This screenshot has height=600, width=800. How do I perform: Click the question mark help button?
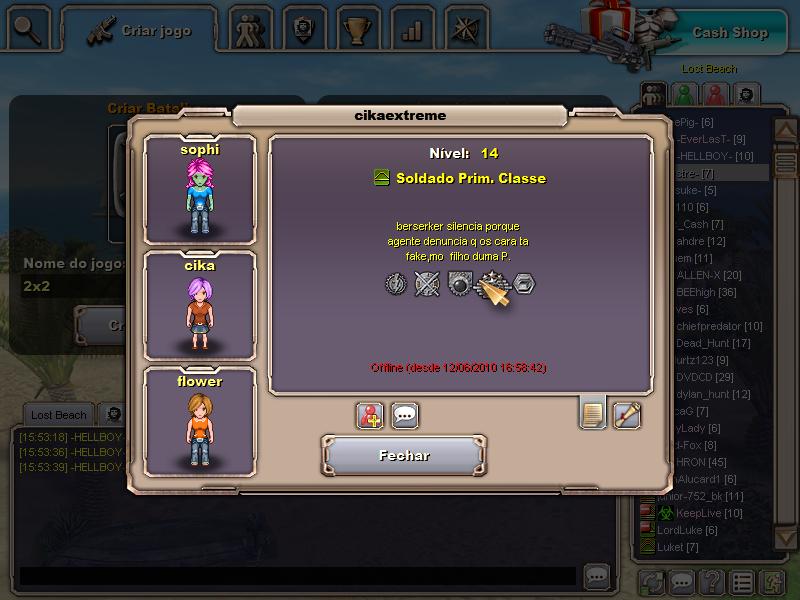[711, 581]
